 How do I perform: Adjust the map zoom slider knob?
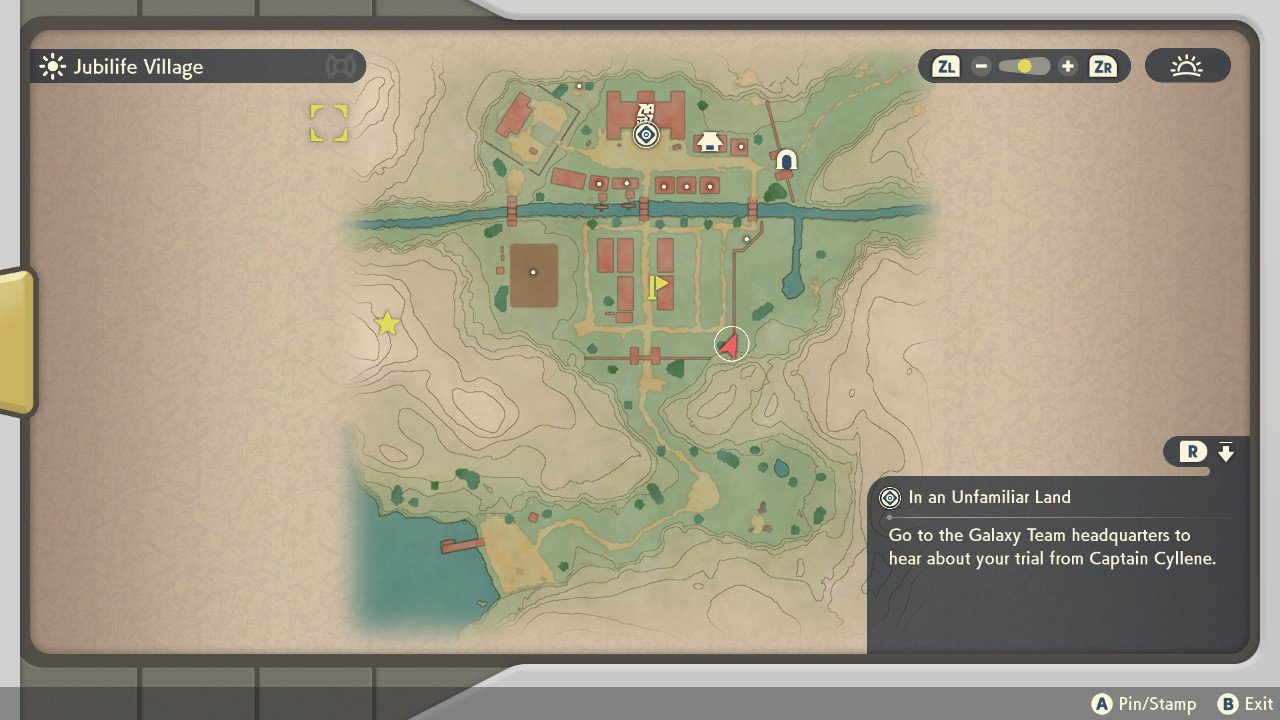pyautogui.click(x=1024, y=67)
